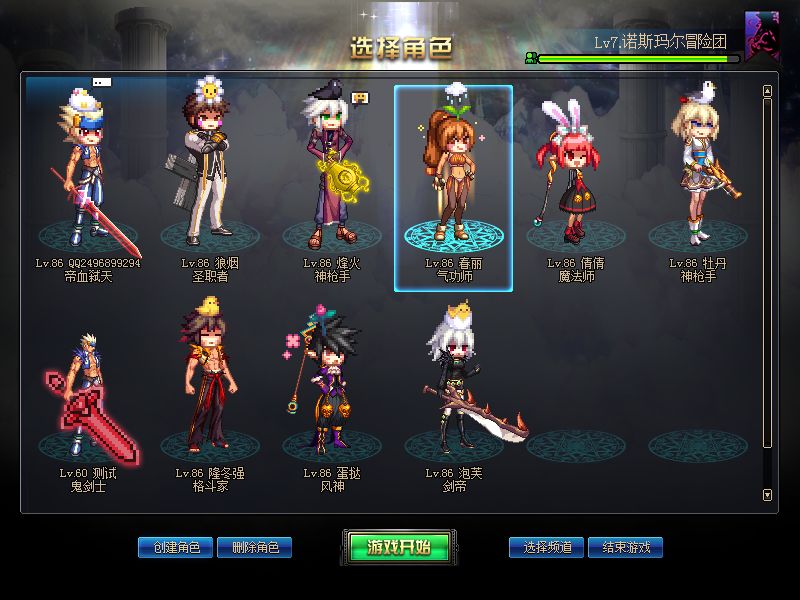
Task: Open 选择频道 channel selection
Action: coord(546,547)
